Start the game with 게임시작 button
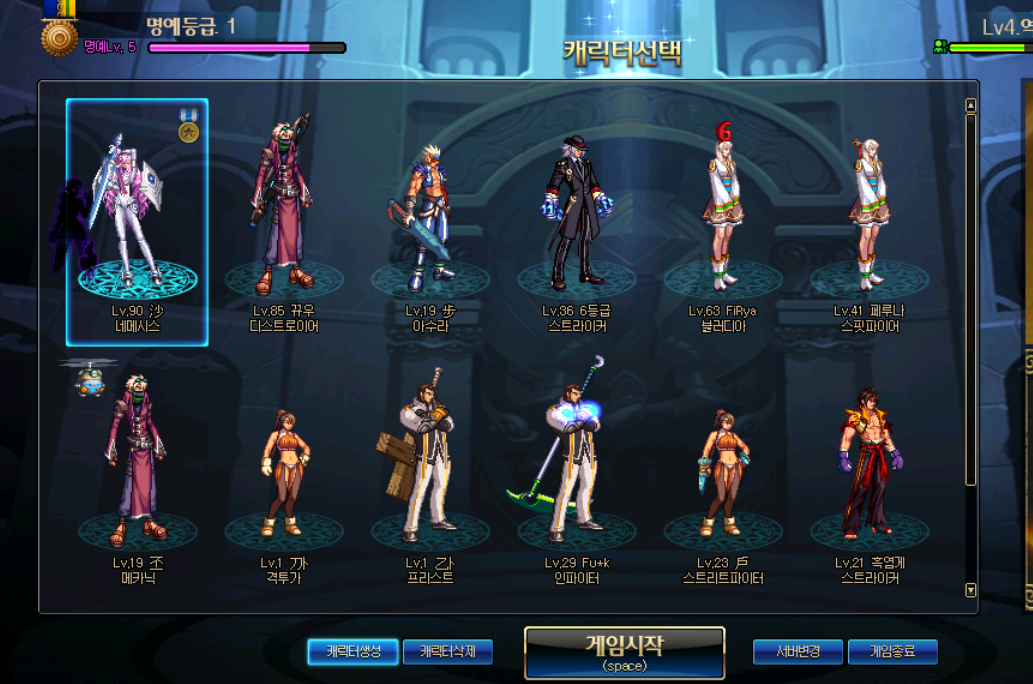 click(x=624, y=652)
